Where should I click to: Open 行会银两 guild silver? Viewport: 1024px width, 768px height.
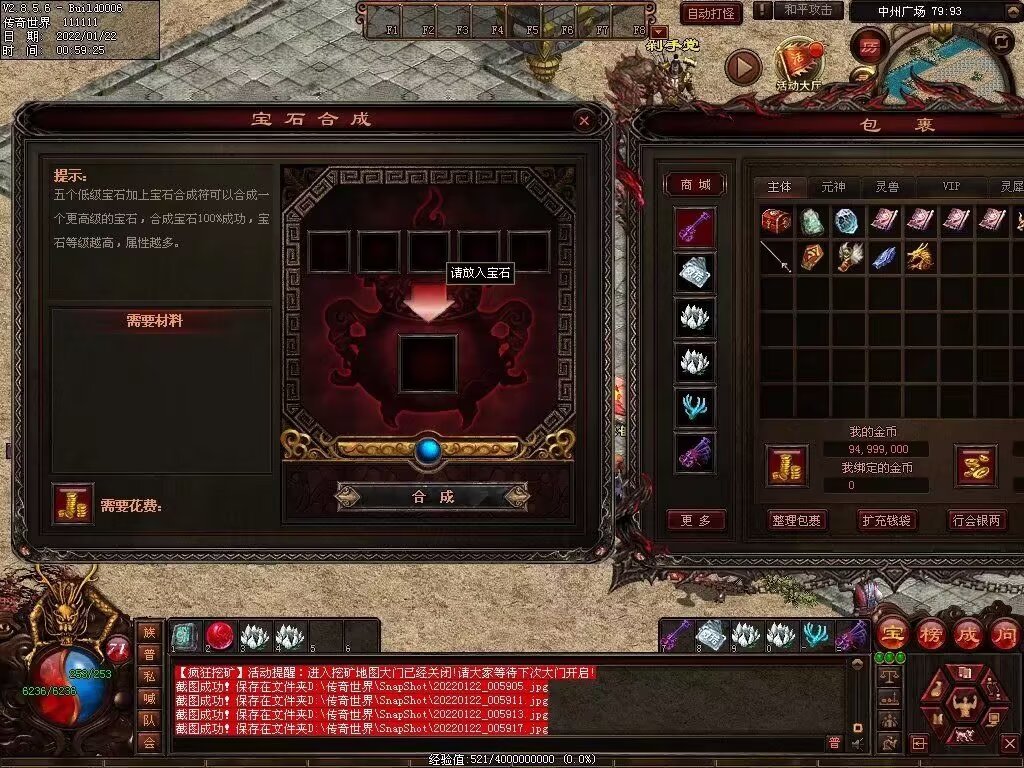976,520
